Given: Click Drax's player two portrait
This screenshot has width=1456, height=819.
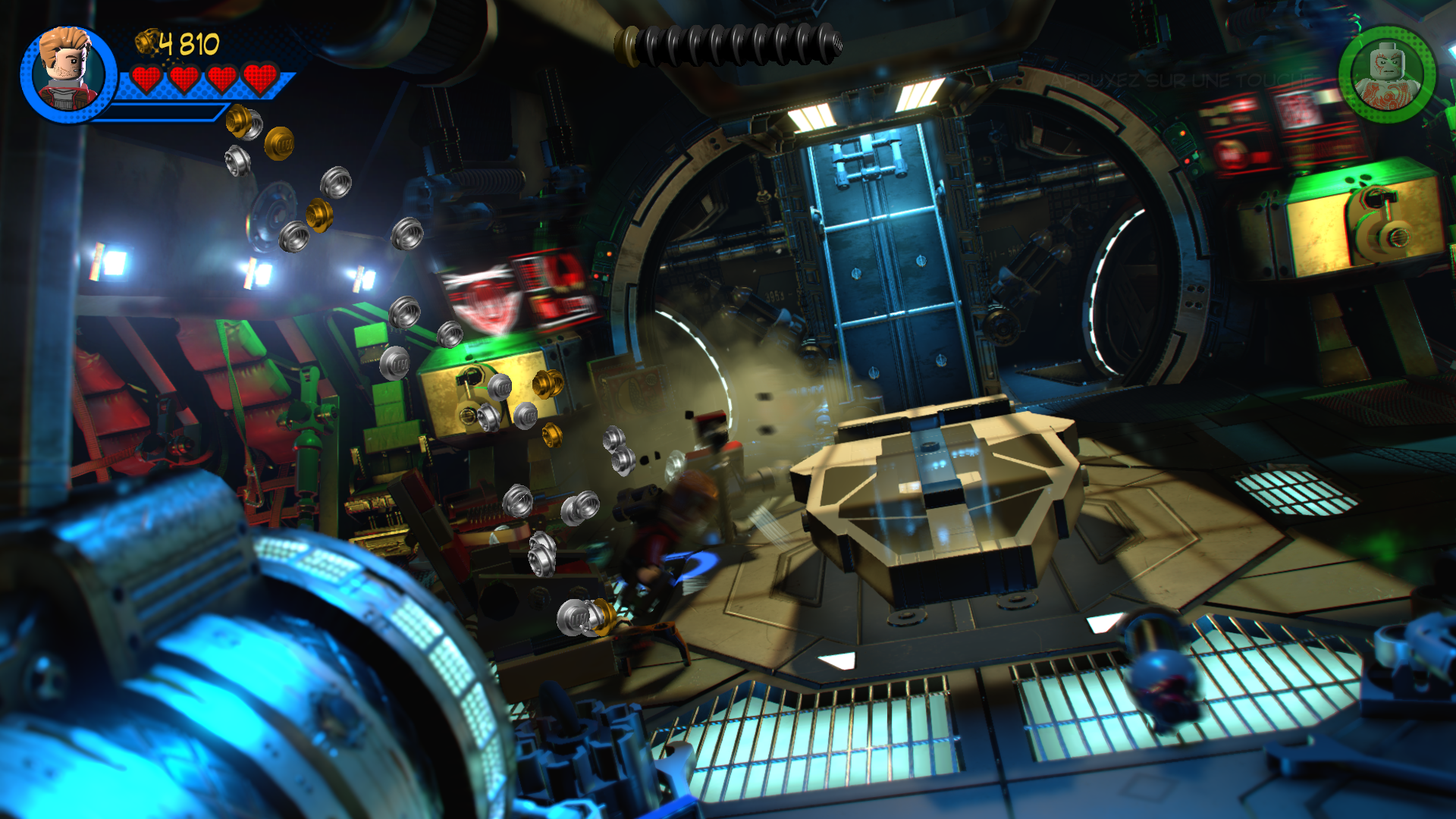Looking at the screenshot, I should pyautogui.click(x=1387, y=75).
